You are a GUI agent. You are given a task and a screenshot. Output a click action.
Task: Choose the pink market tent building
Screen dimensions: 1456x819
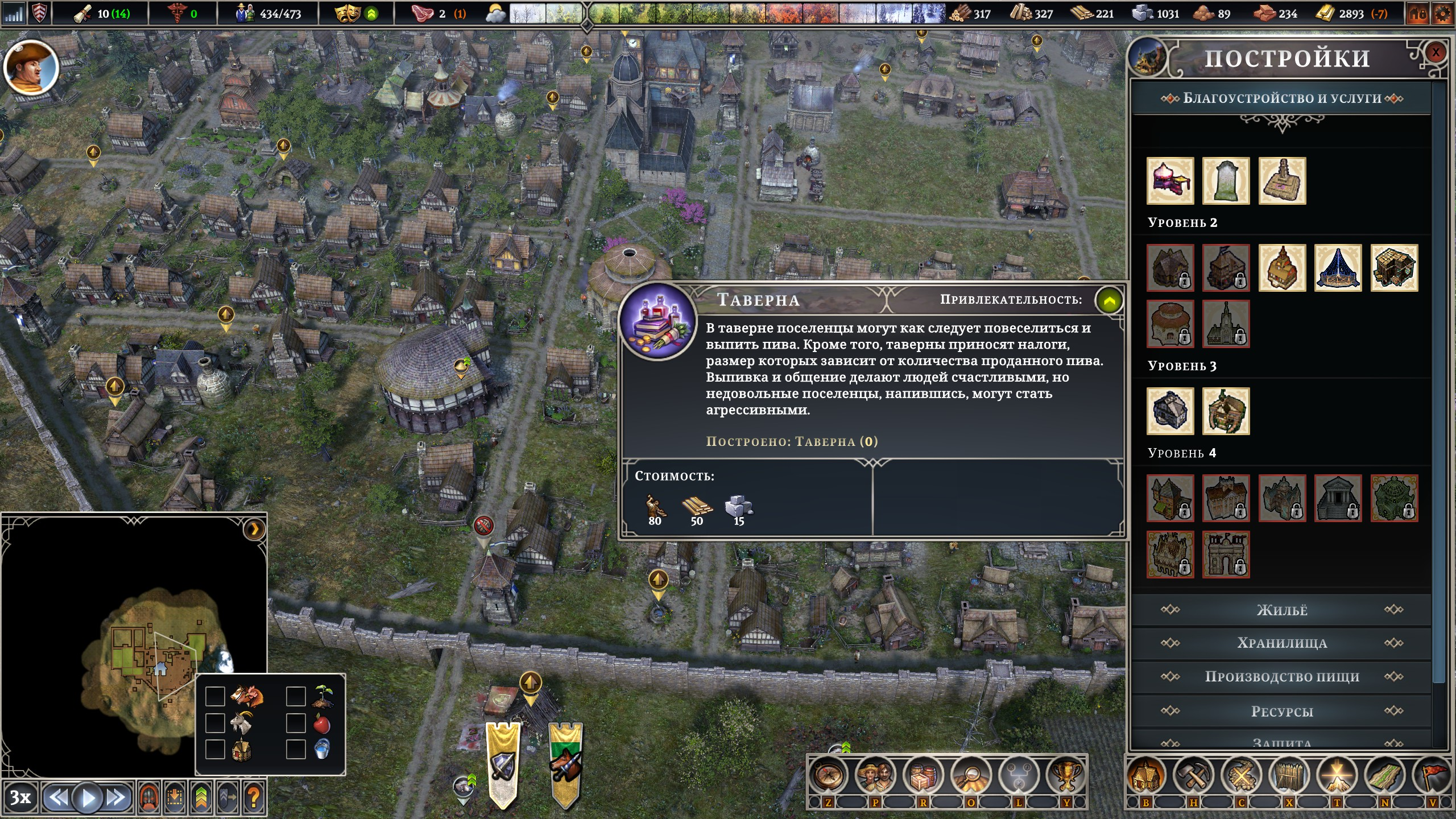click(x=1170, y=181)
